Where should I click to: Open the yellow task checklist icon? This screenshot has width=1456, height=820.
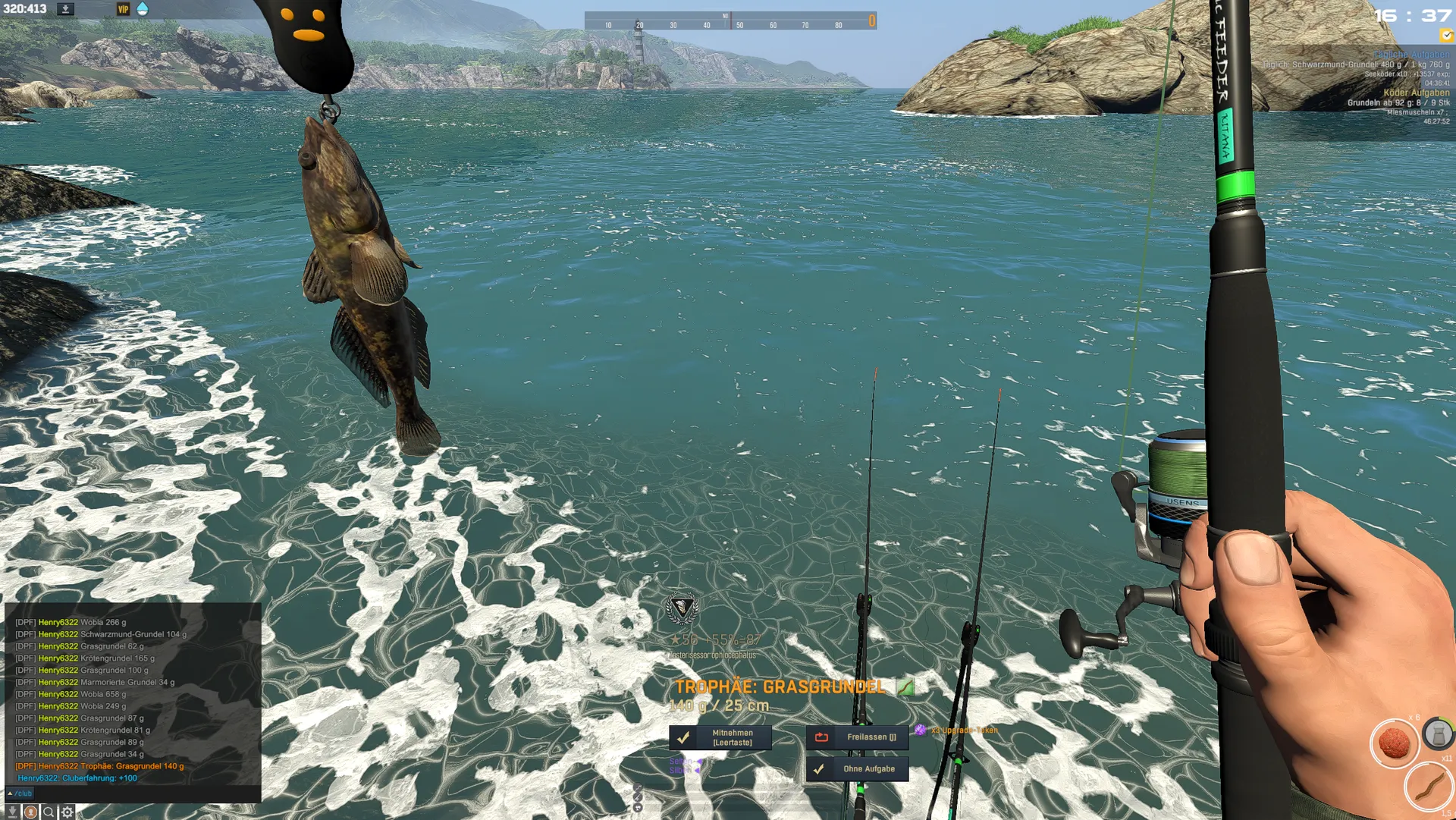(1446, 35)
